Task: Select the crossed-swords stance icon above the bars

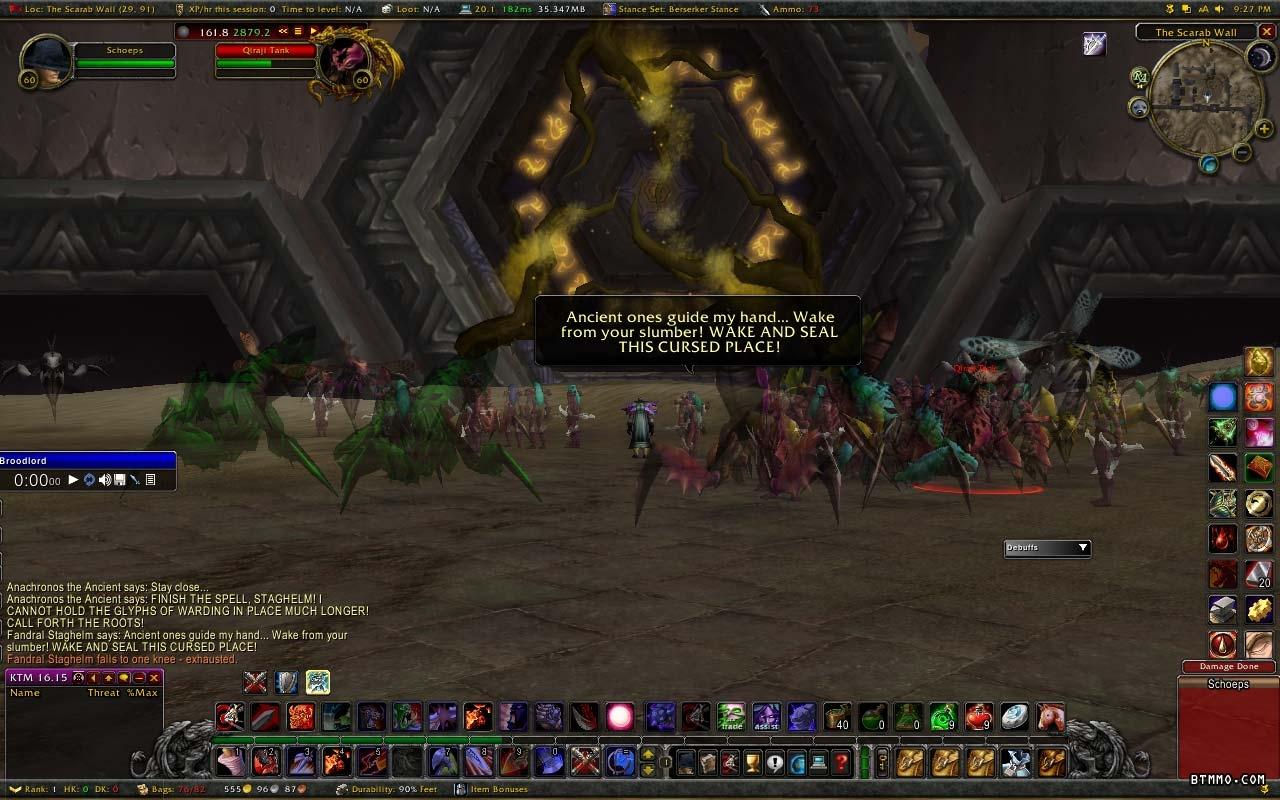Action: coord(256,682)
